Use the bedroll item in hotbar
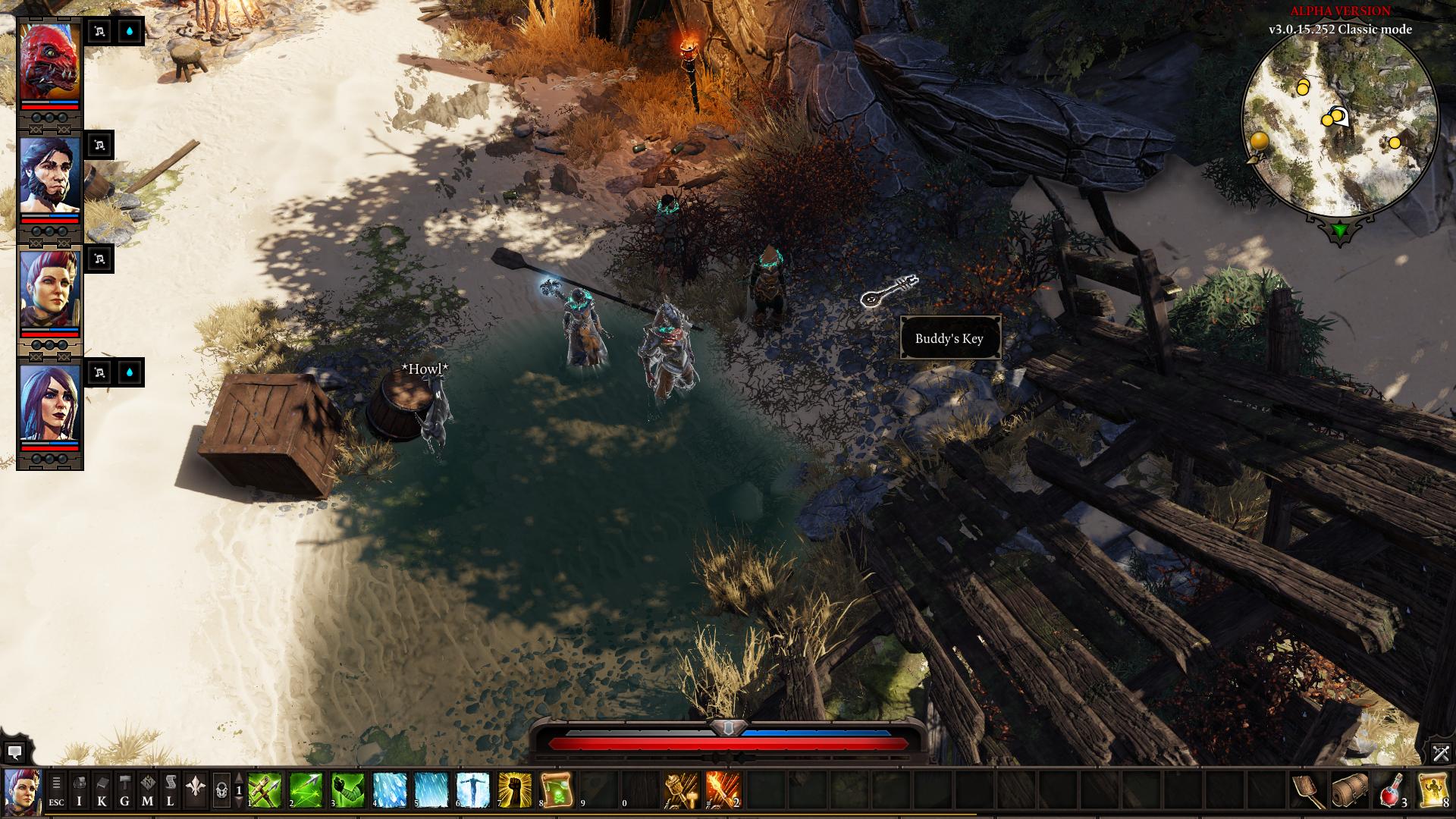Screen dimensions: 1456x819 [1350, 791]
